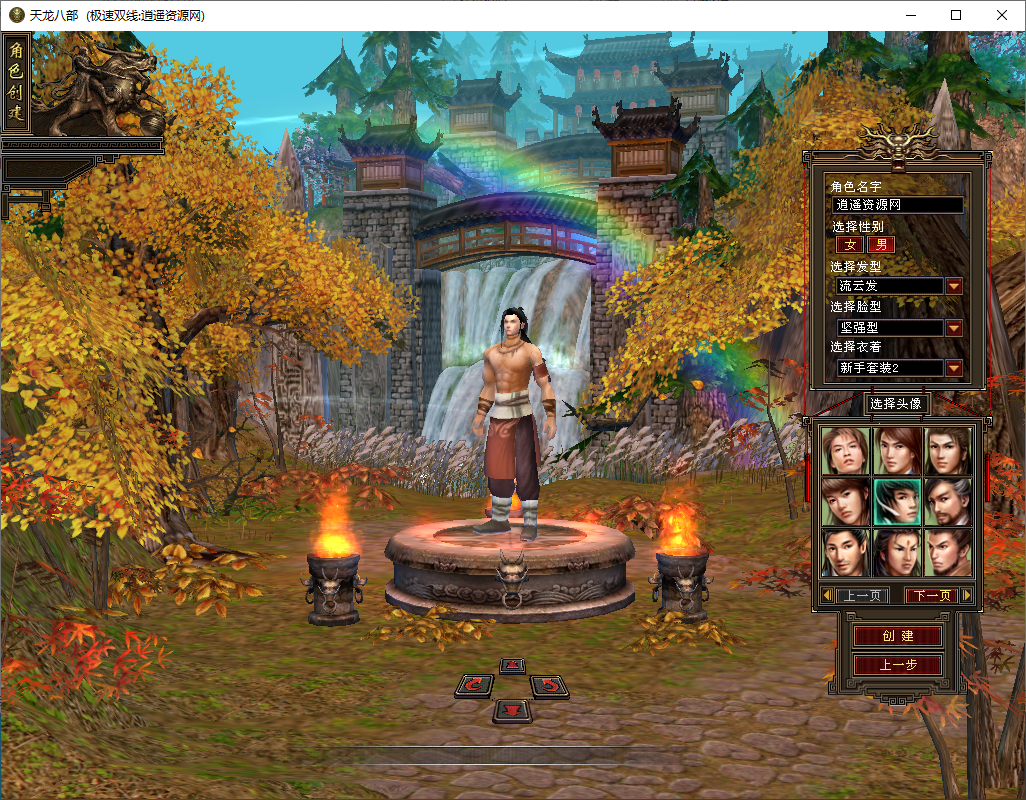1026x800 pixels.
Task: Create the character with 创建 button
Action: [897, 636]
